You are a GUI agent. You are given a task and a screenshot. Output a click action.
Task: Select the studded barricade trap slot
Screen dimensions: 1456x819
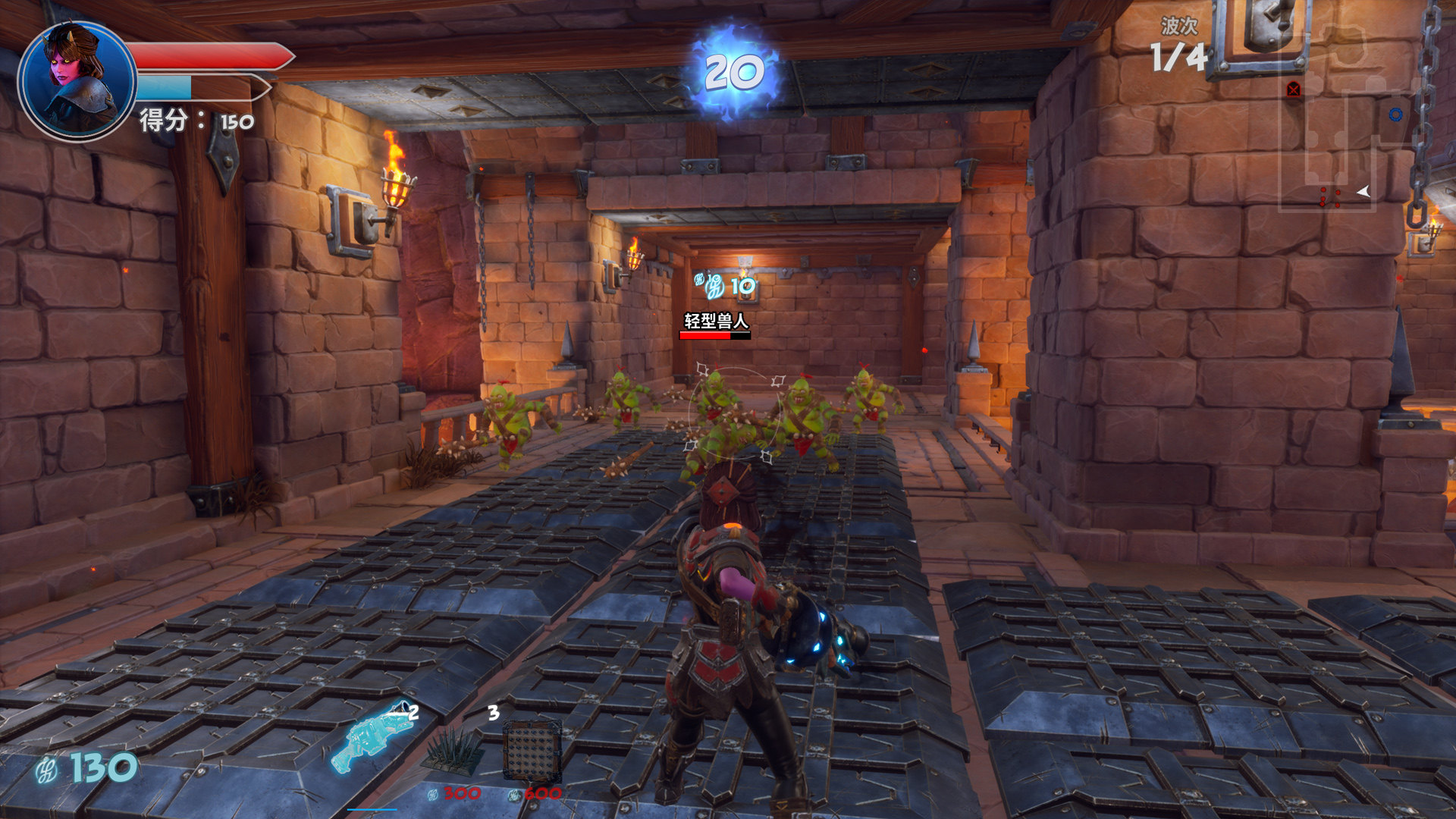(x=532, y=751)
